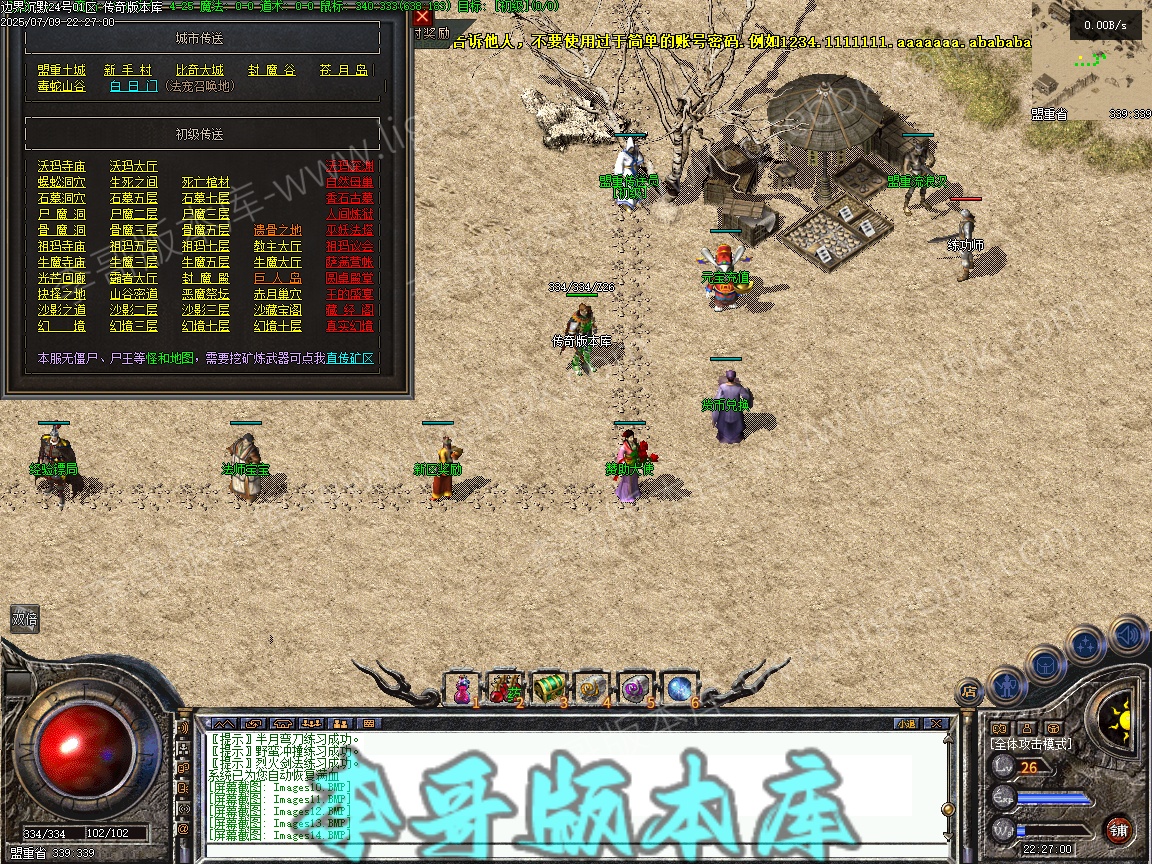Teleport to 盟重土城 city
Screen dimensions: 1152x864
(x=61, y=70)
